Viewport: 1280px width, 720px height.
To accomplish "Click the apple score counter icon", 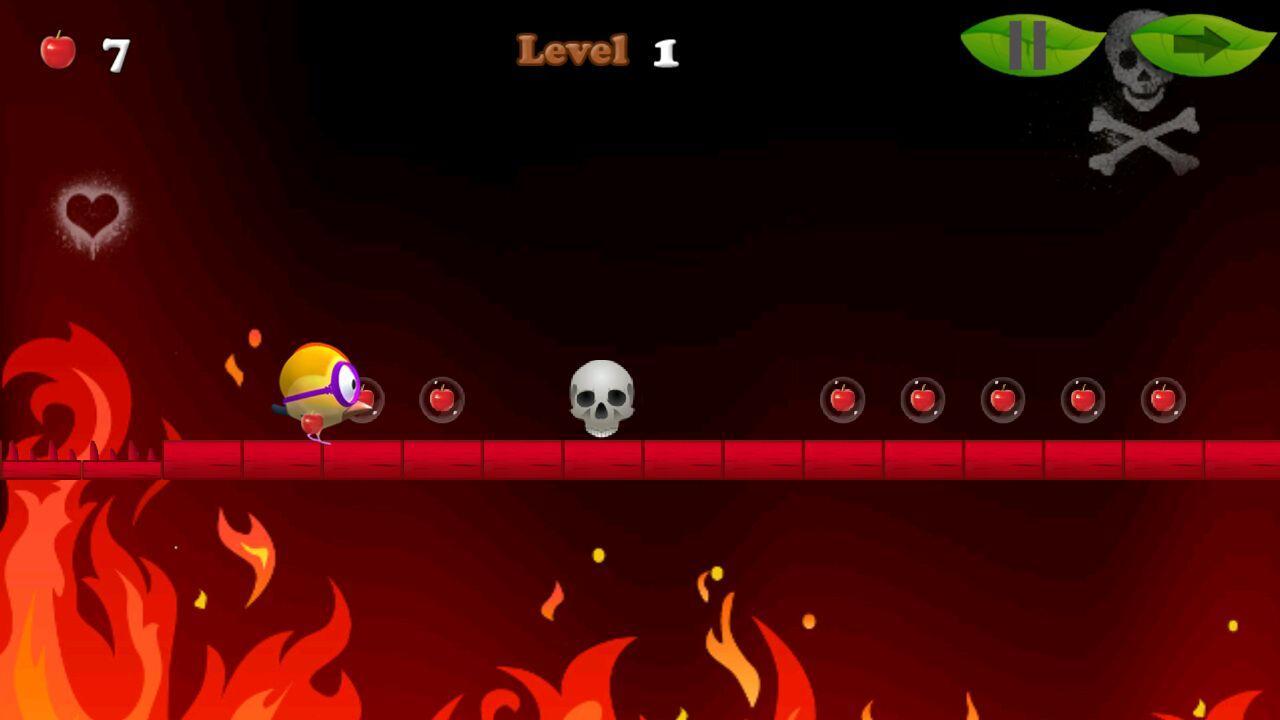I will click(x=57, y=50).
